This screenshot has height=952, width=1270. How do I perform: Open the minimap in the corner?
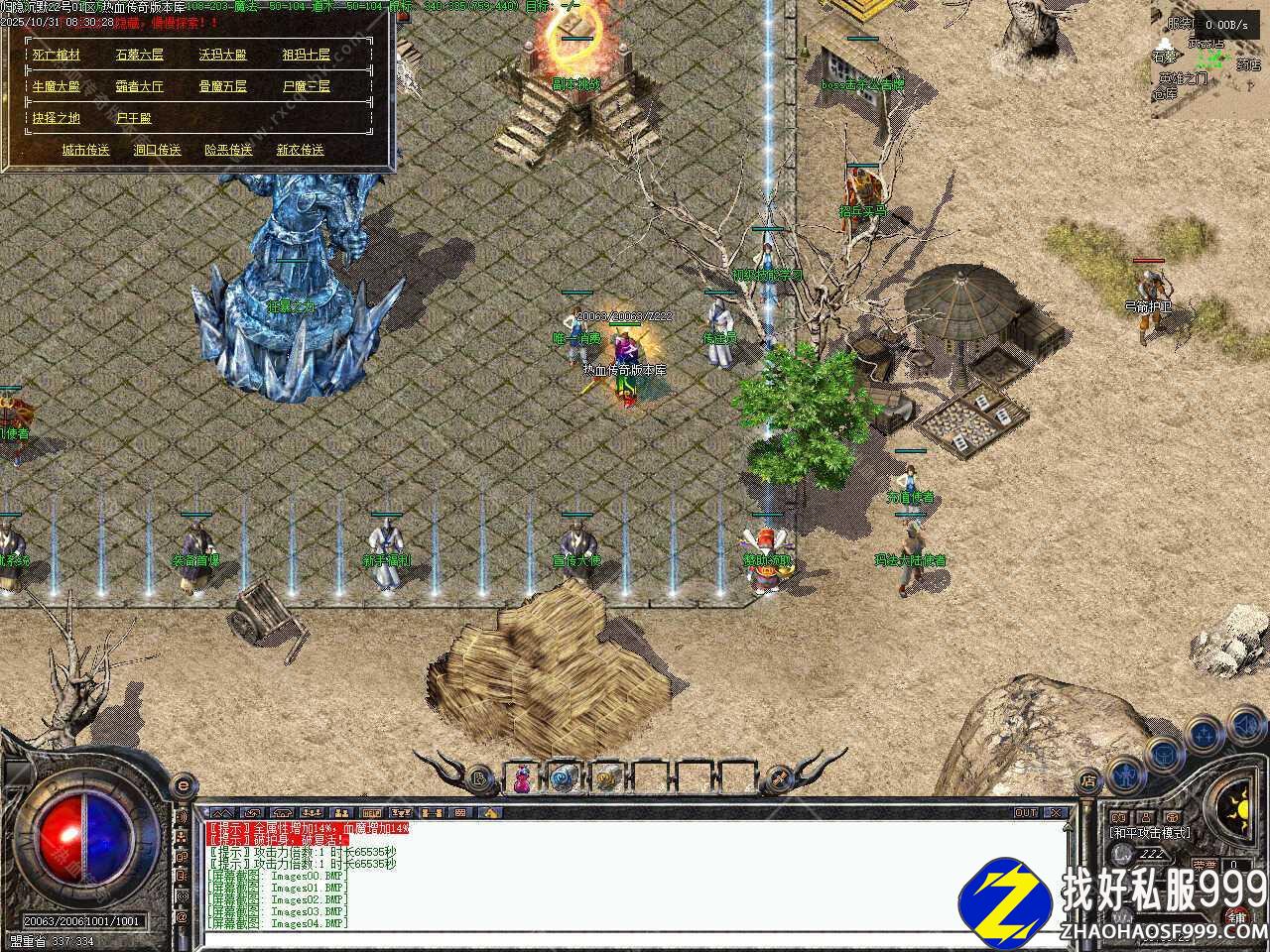pos(1209,59)
